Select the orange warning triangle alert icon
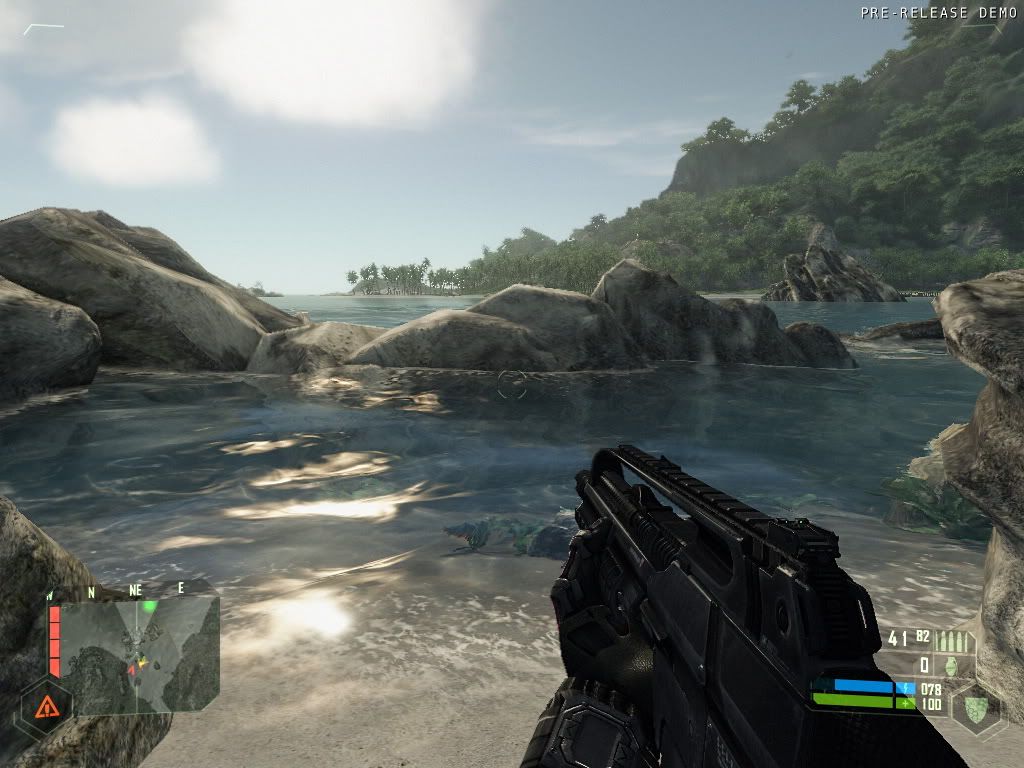Viewport: 1024px width, 768px height. [45, 708]
